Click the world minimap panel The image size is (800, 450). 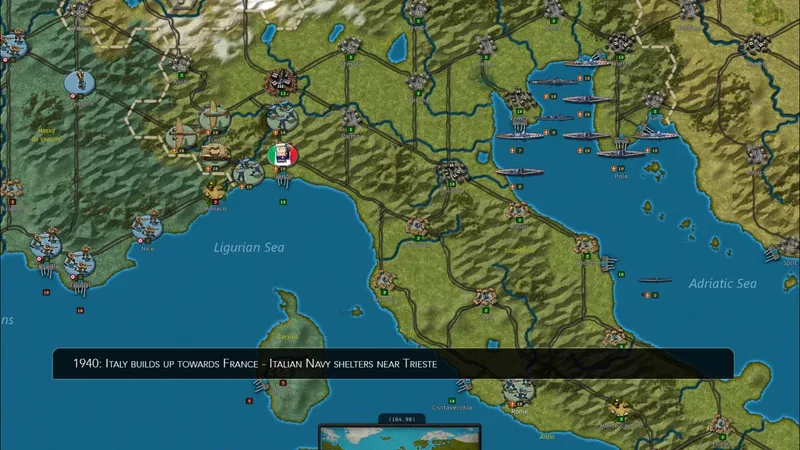point(400,438)
